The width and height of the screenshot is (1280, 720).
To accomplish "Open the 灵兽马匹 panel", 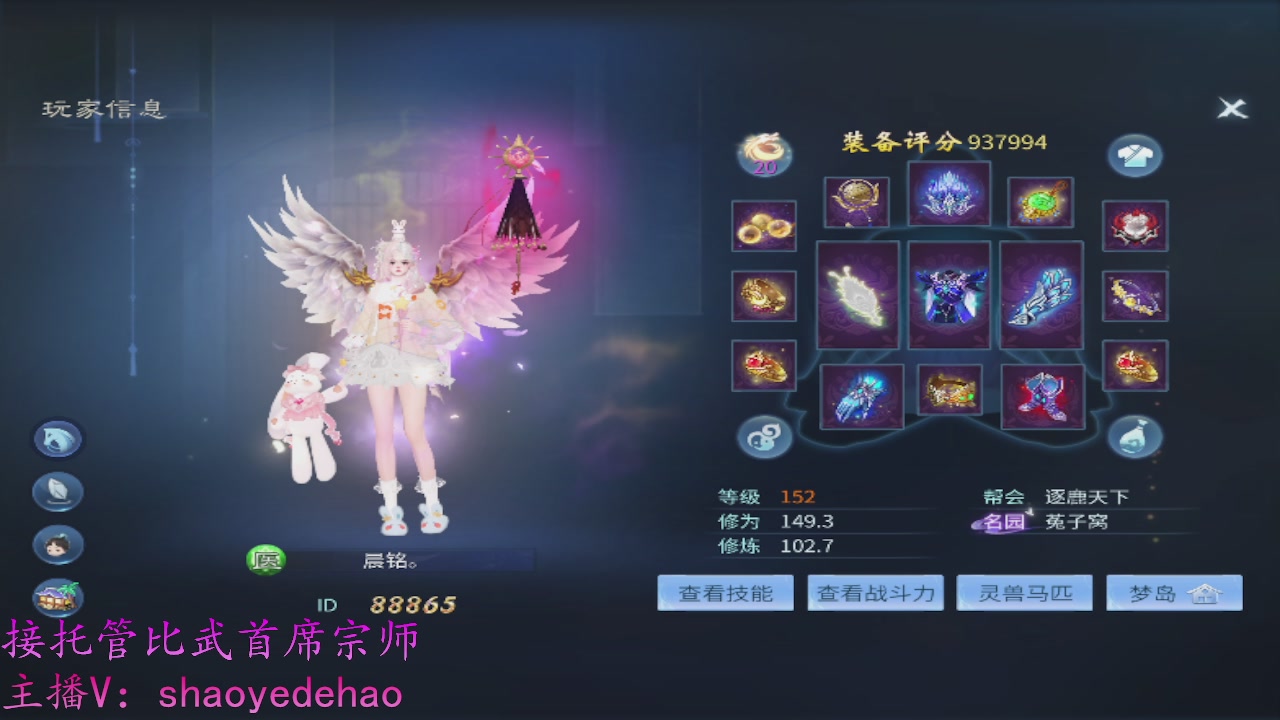I will [x=1024, y=592].
